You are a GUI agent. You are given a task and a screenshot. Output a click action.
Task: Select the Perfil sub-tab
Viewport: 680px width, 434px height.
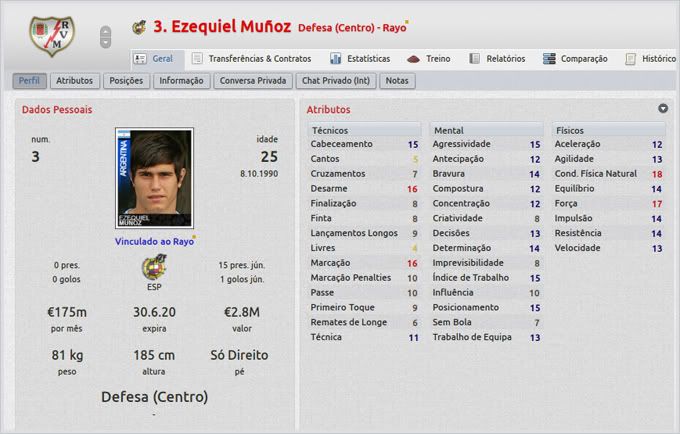click(29, 80)
